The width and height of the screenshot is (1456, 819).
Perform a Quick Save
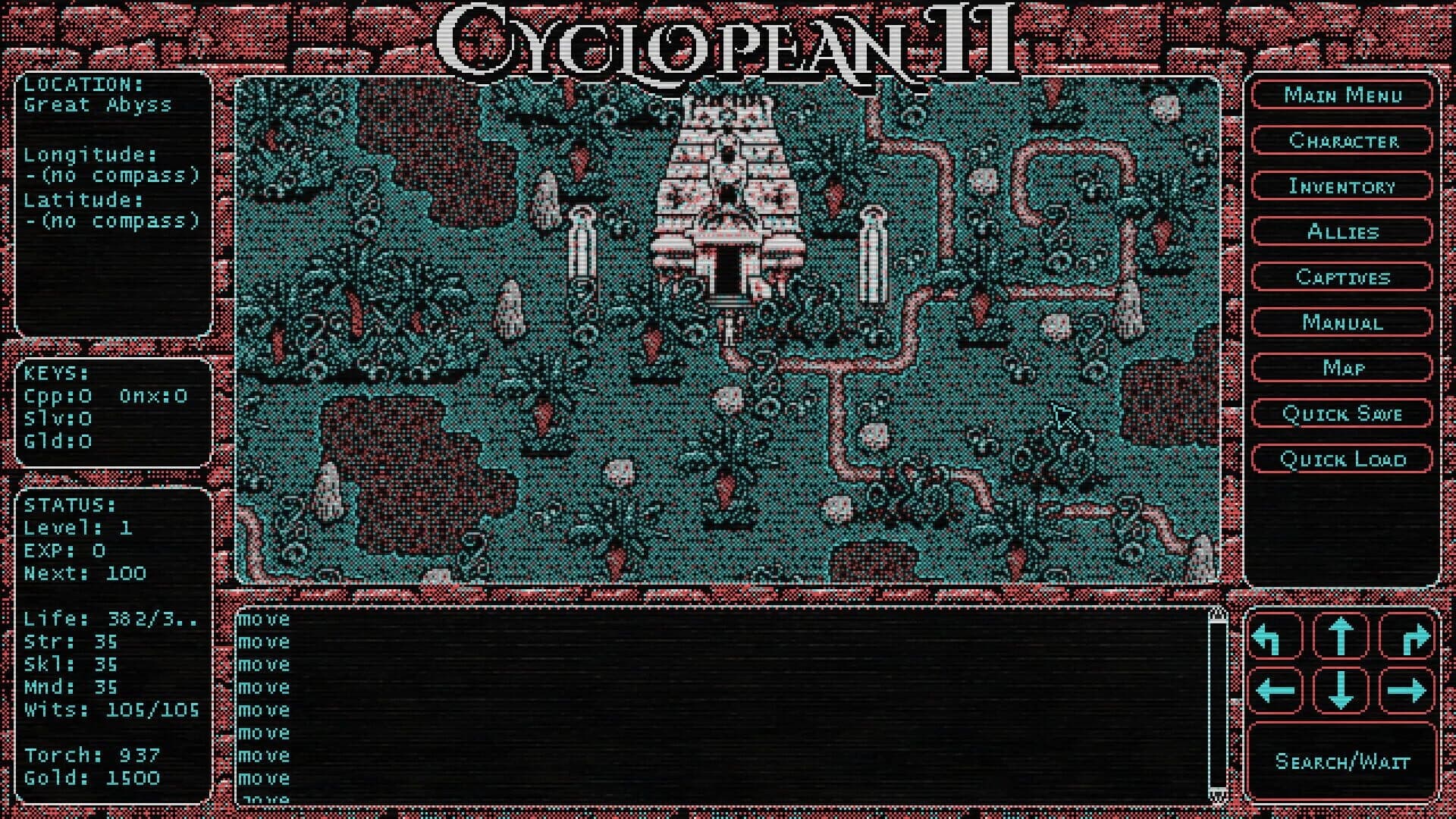[1341, 414]
